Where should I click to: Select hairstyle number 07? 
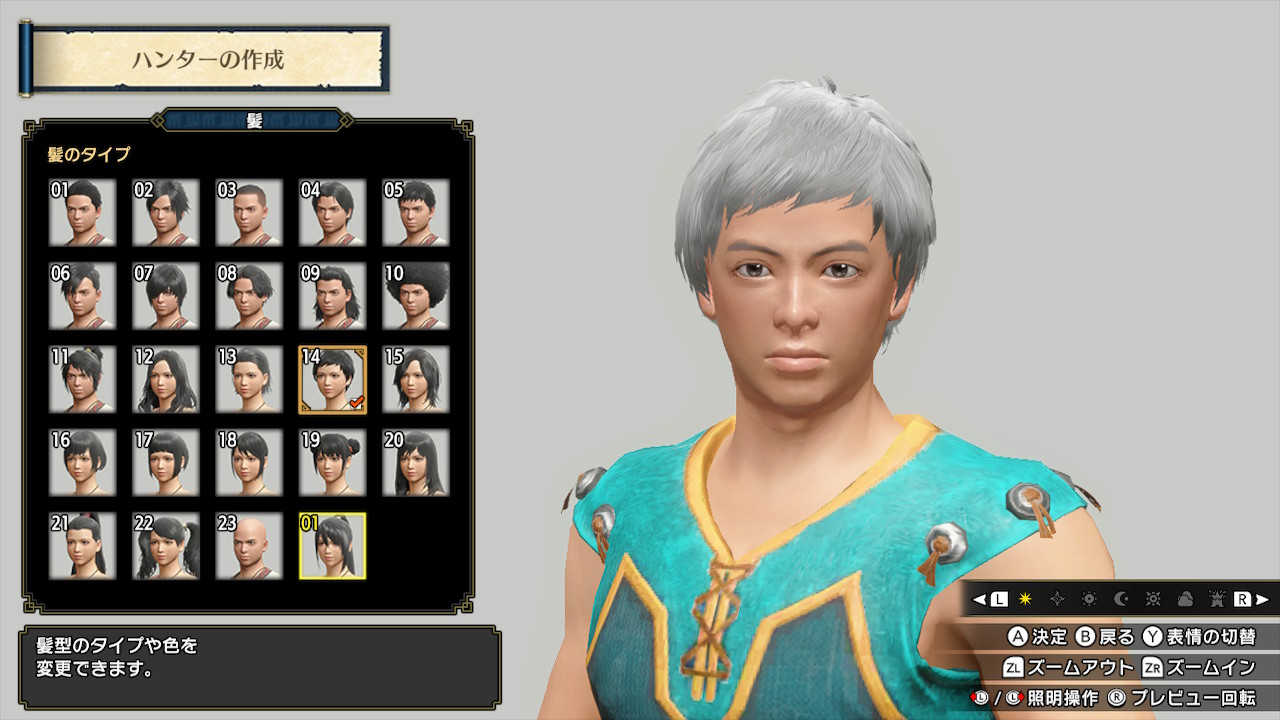(166, 296)
